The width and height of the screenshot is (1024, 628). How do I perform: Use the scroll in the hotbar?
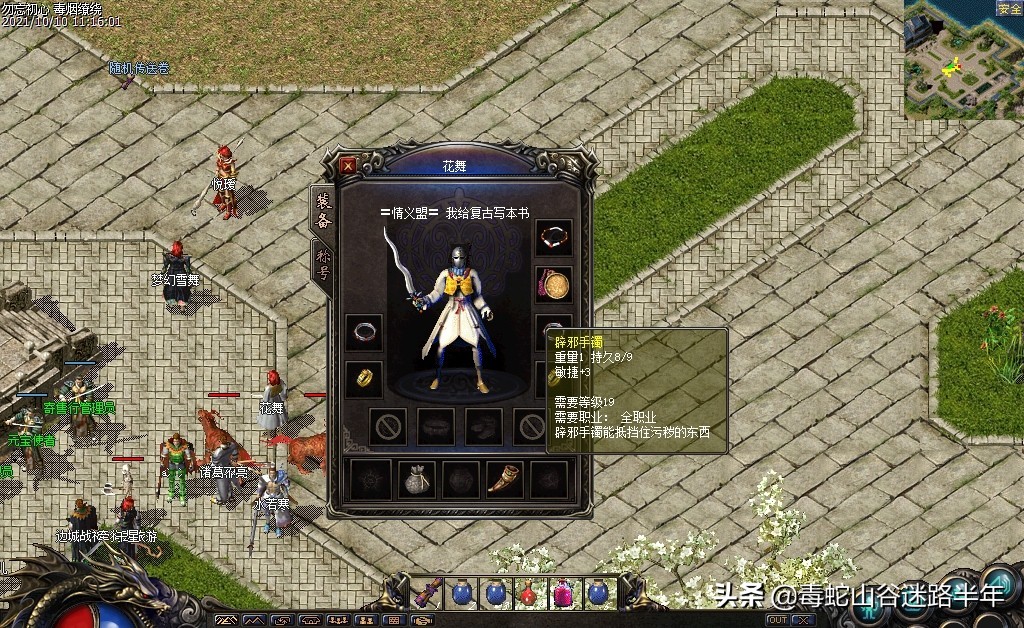pos(427,592)
